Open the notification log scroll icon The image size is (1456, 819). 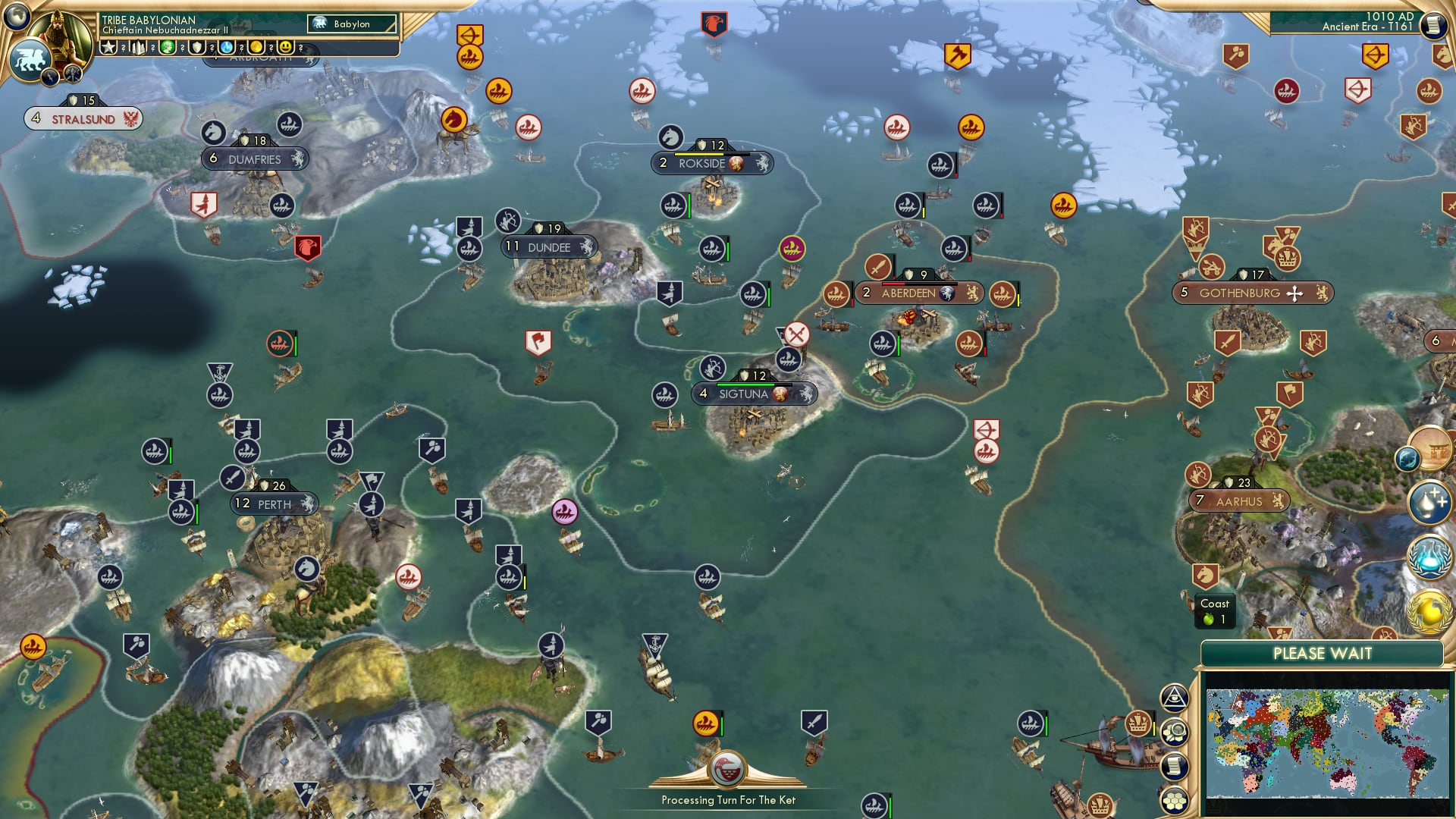click(x=1174, y=766)
